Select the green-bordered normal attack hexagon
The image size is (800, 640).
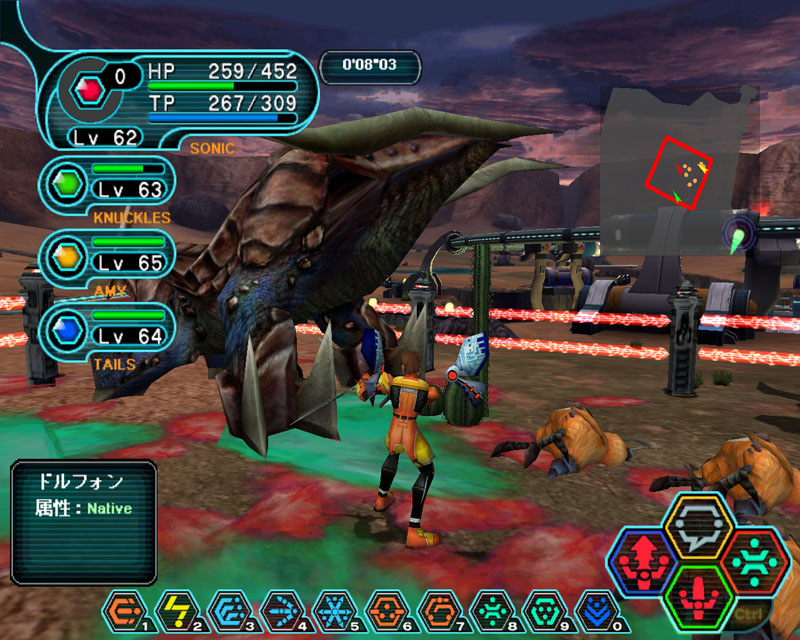tap(699, 596)
